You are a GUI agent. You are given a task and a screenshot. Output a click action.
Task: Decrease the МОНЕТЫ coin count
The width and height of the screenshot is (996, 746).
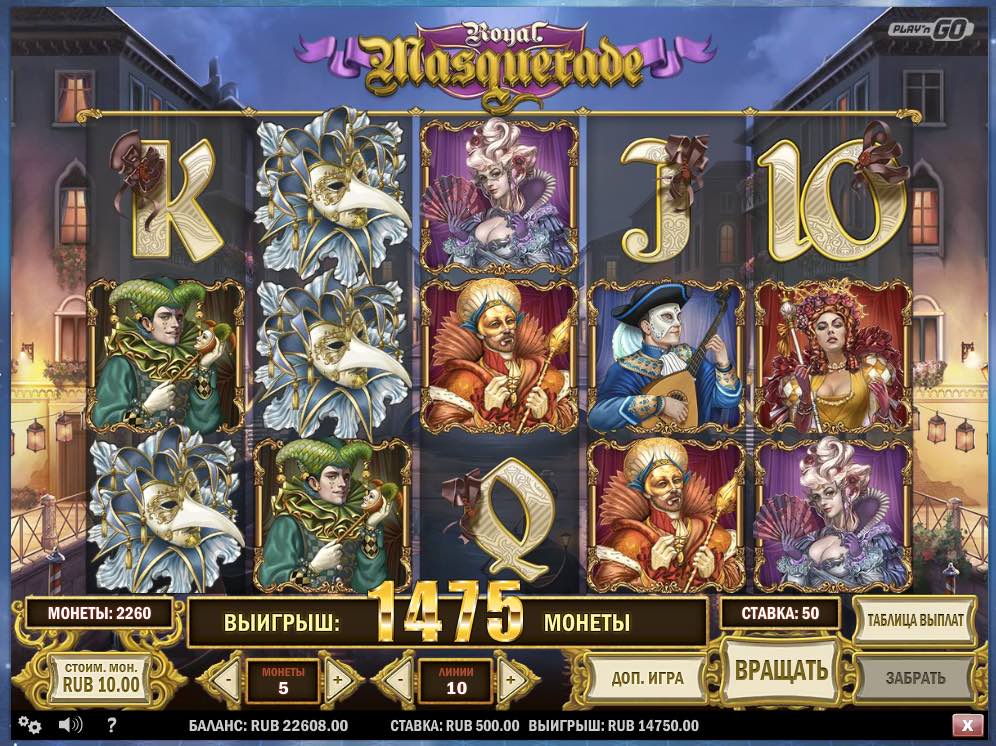click(229, 681)
